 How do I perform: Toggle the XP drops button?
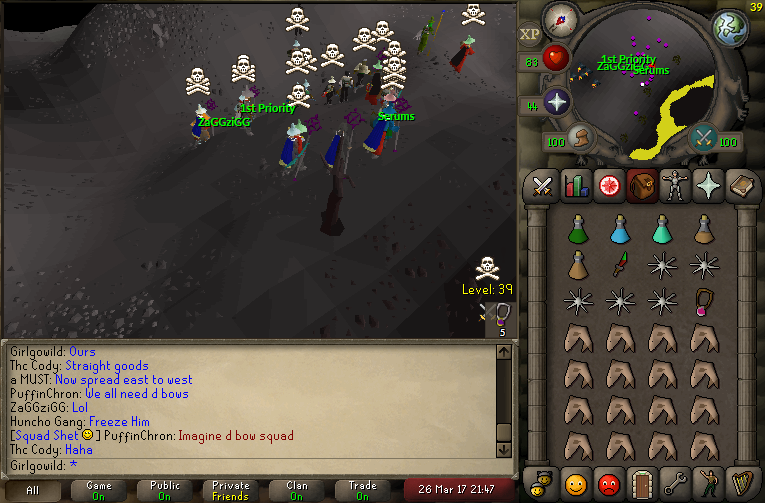click(529, 34)
